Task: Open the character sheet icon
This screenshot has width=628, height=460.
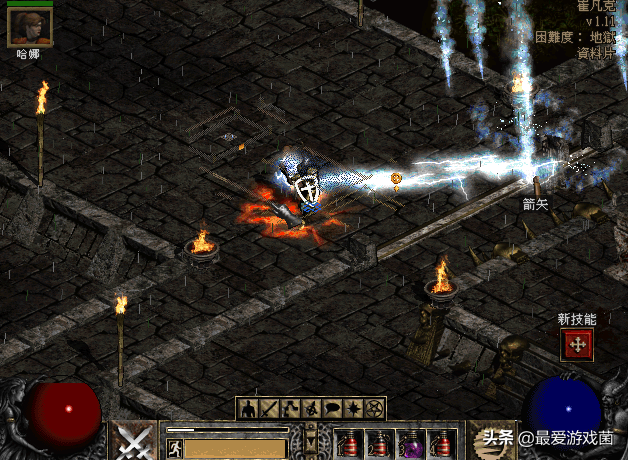Action: (246, 408)
